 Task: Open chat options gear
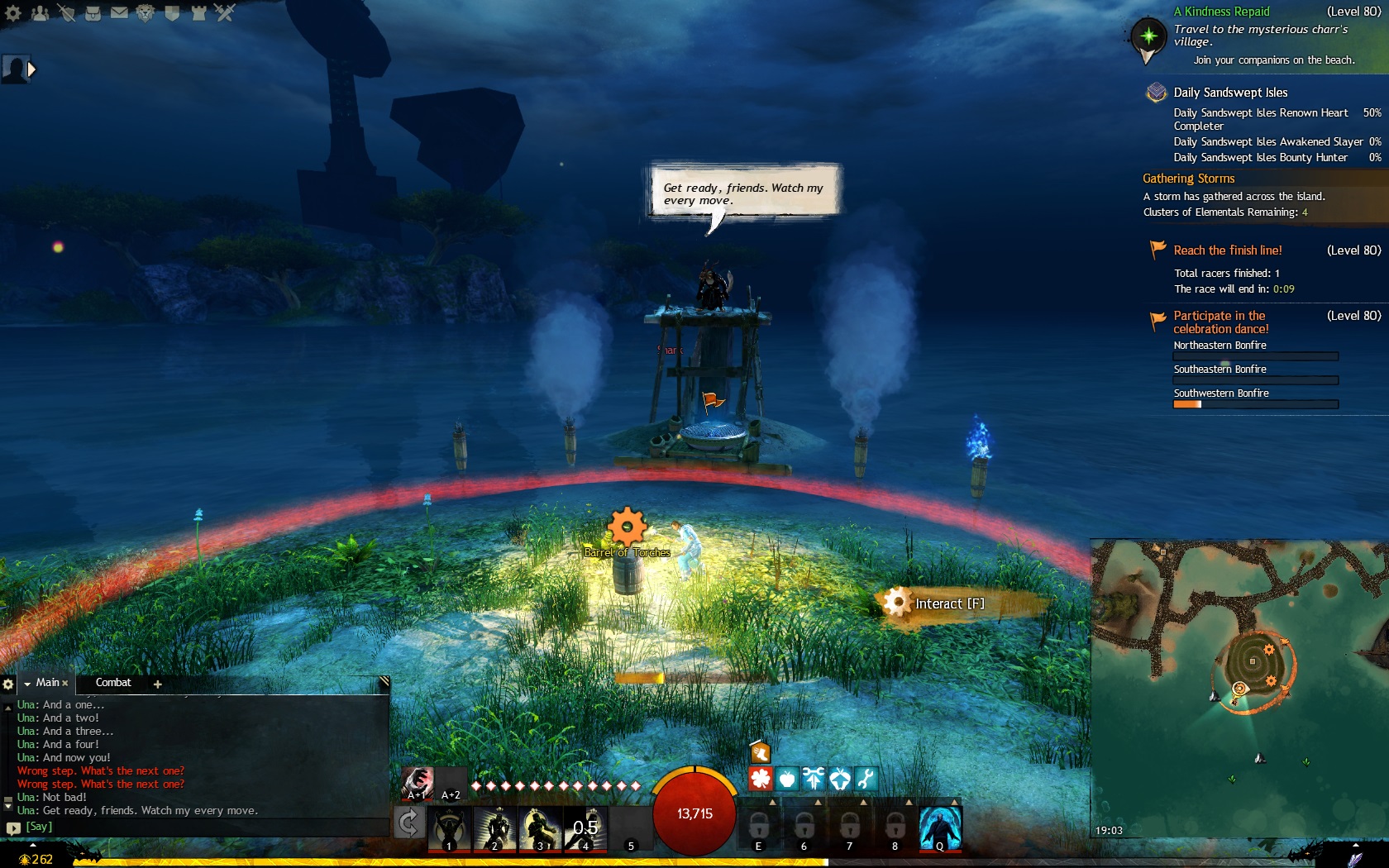(8, 684)
